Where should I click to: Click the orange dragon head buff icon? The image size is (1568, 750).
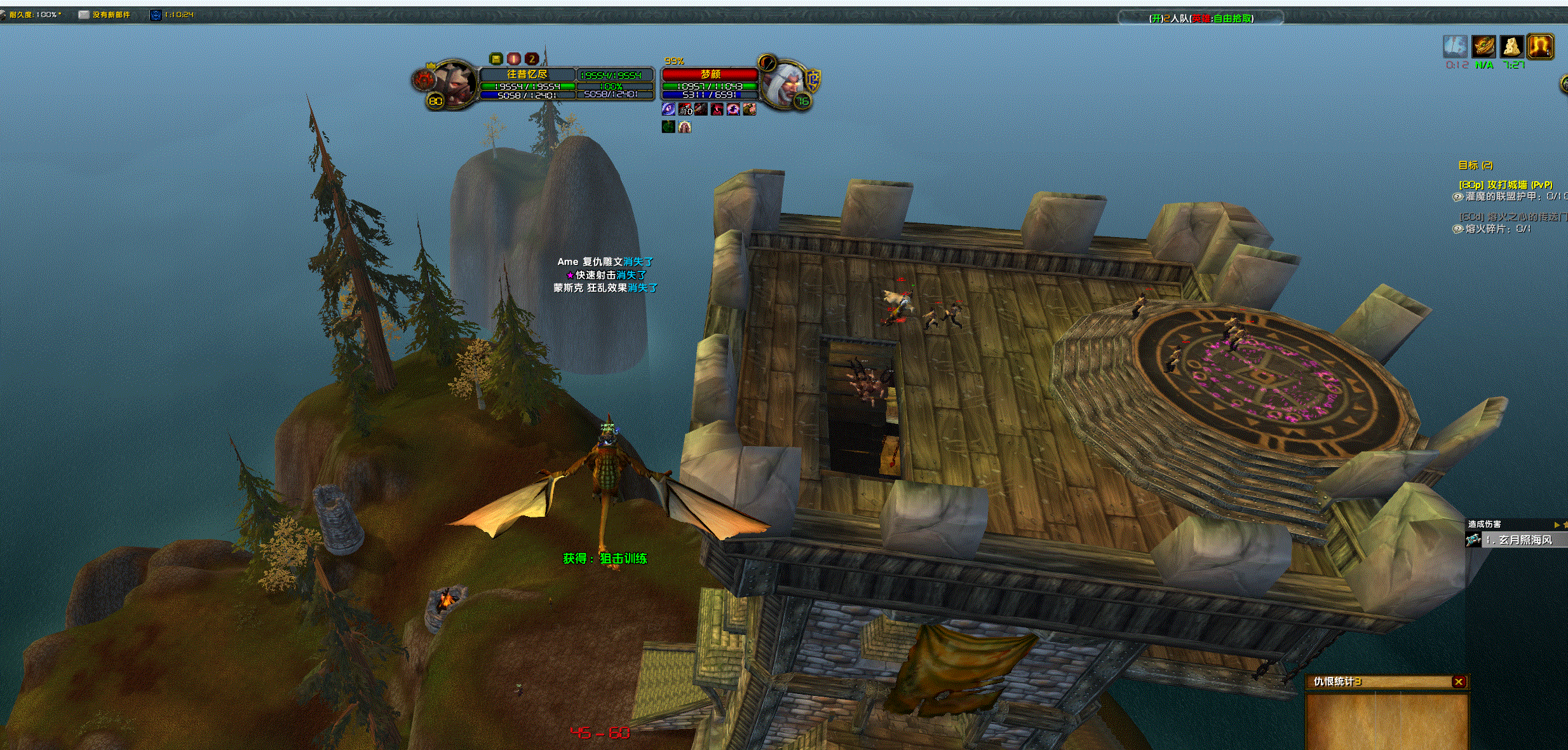pos(1484,47)
